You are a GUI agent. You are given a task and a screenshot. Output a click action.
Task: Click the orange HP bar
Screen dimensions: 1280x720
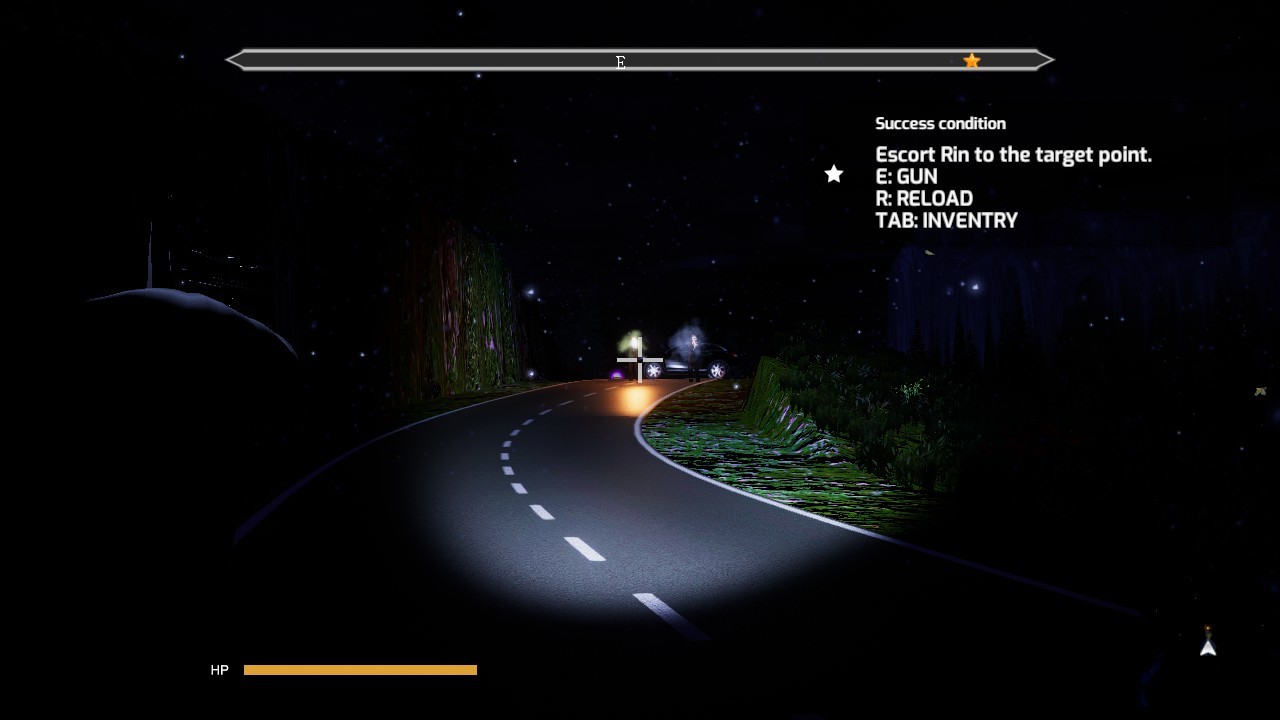coord(360,669)
